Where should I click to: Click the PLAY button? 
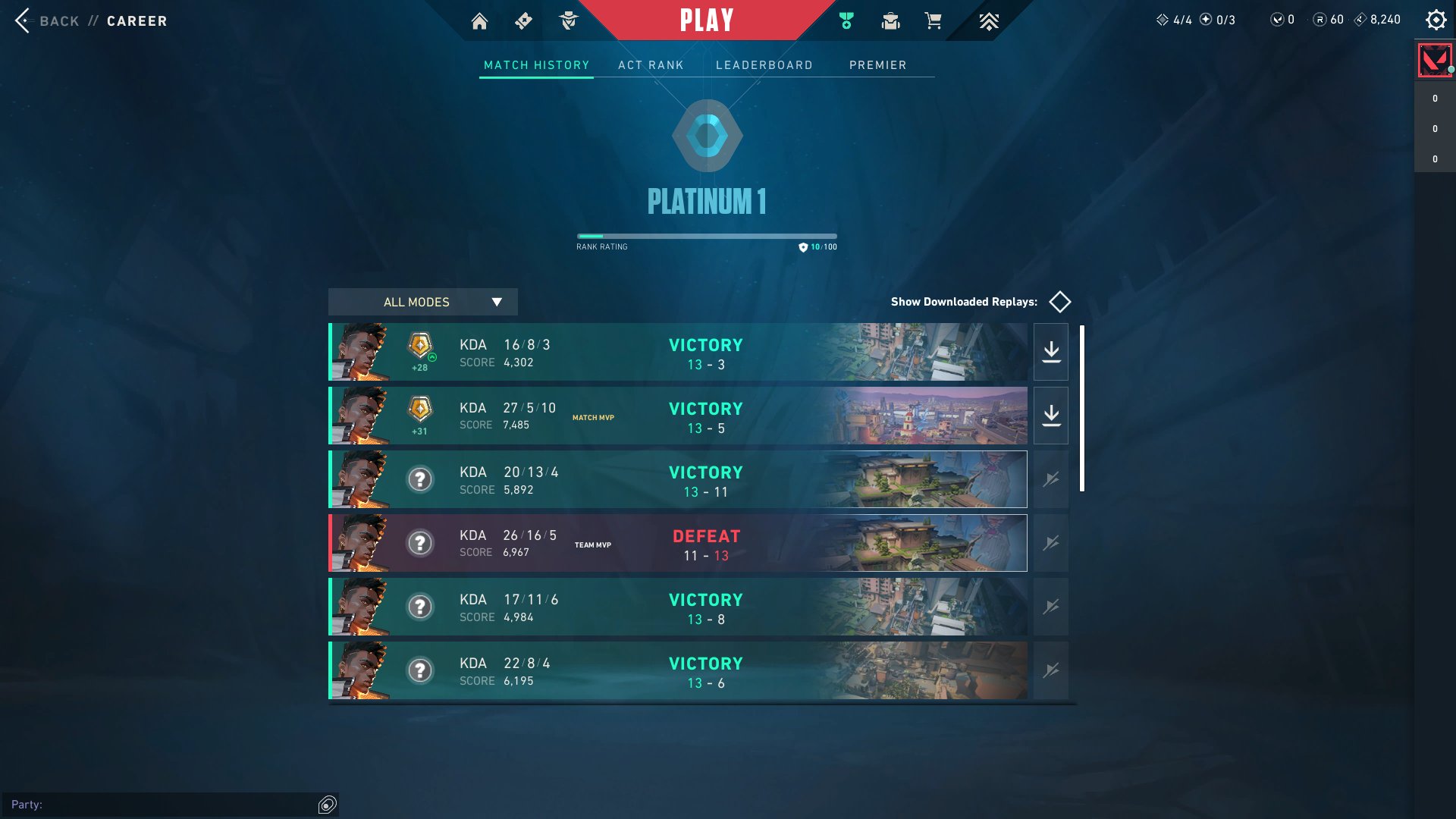click(x=706, y=20)
